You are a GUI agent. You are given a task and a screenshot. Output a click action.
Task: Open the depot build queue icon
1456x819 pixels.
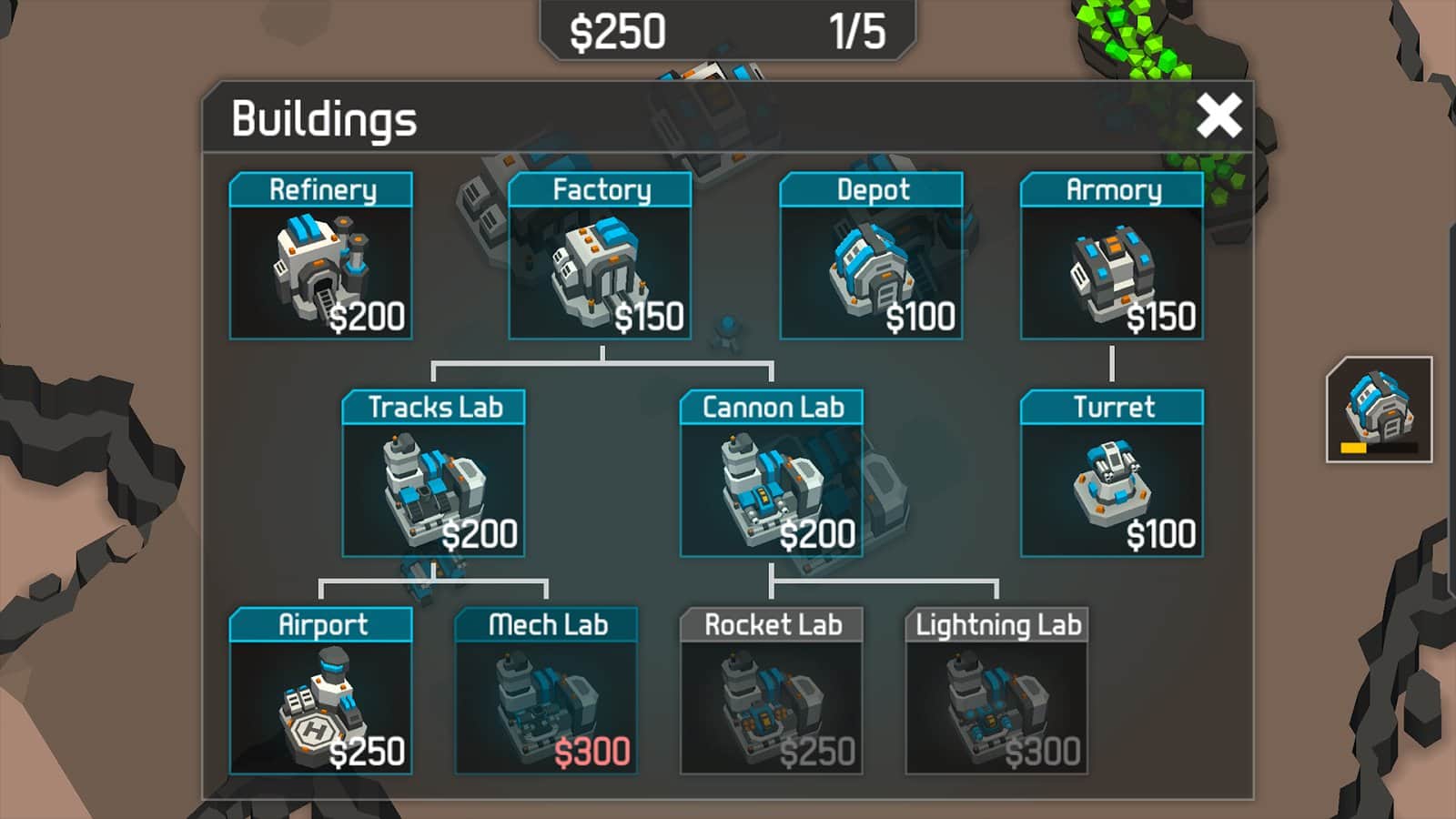tap(1379, 409)
